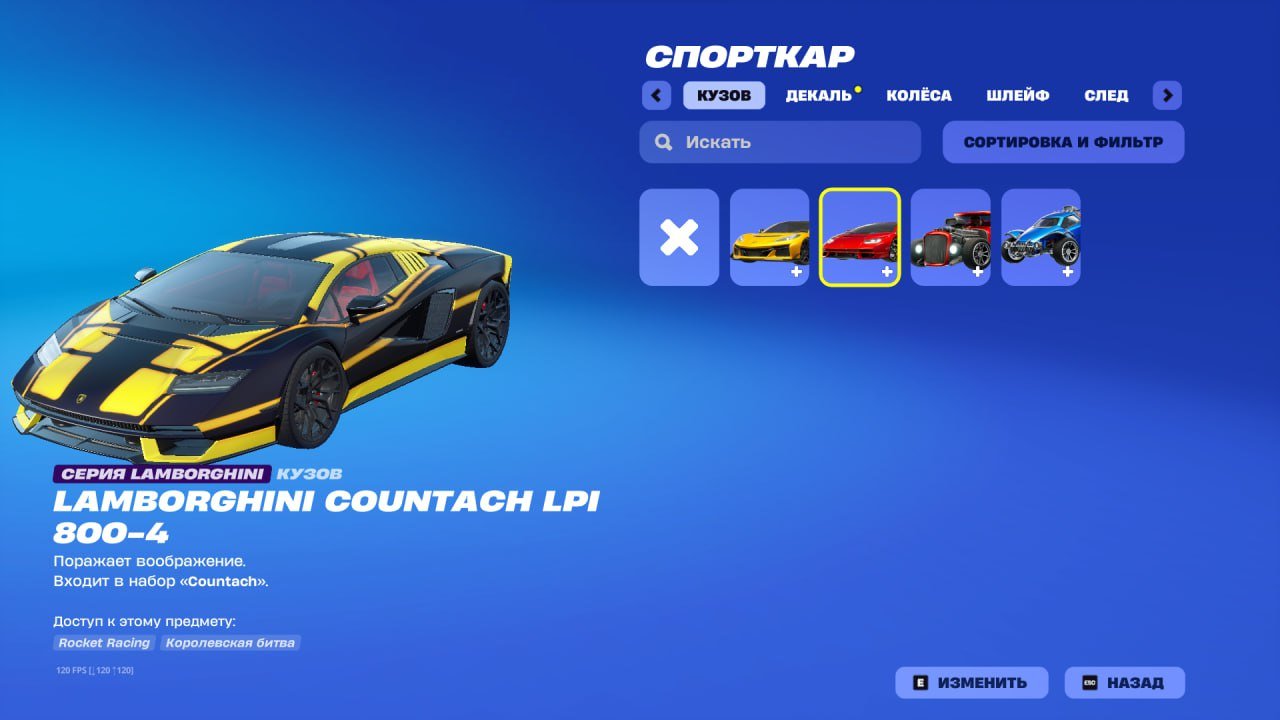Open СОРТИРОВКА И ФИЛЬТР options

(1063, 141)
